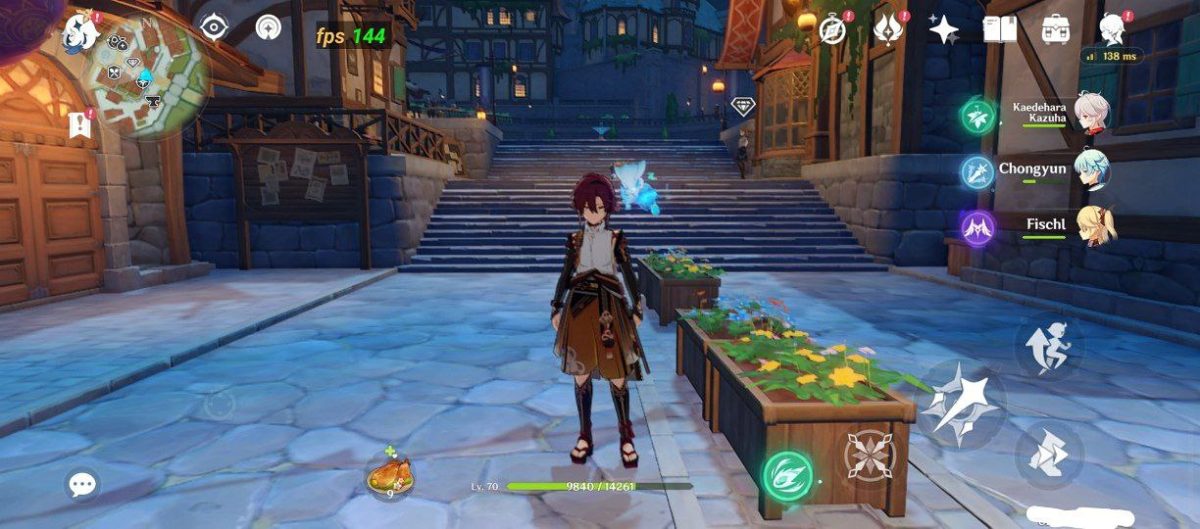The image size is (1200, 529).
Task: Switch to Chongyun in the party
Action: [1091, 169]
